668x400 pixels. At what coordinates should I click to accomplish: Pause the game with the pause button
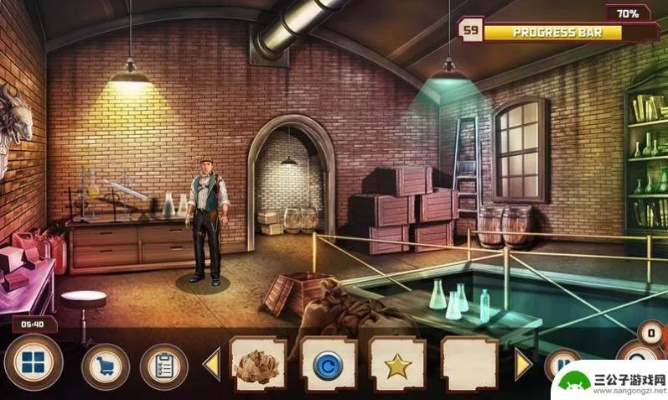pos(562,366)
